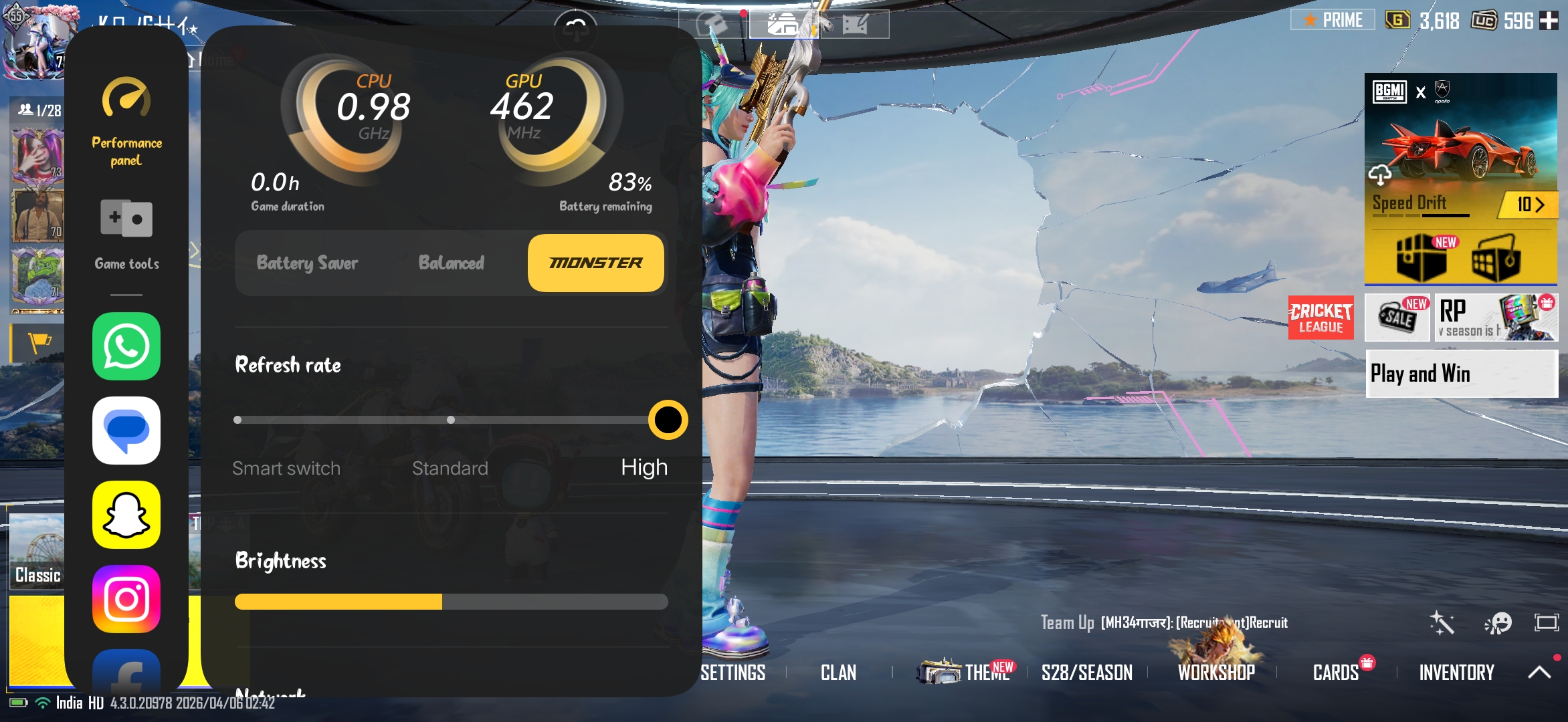Set refresh rate to Standard

(451, 420)
